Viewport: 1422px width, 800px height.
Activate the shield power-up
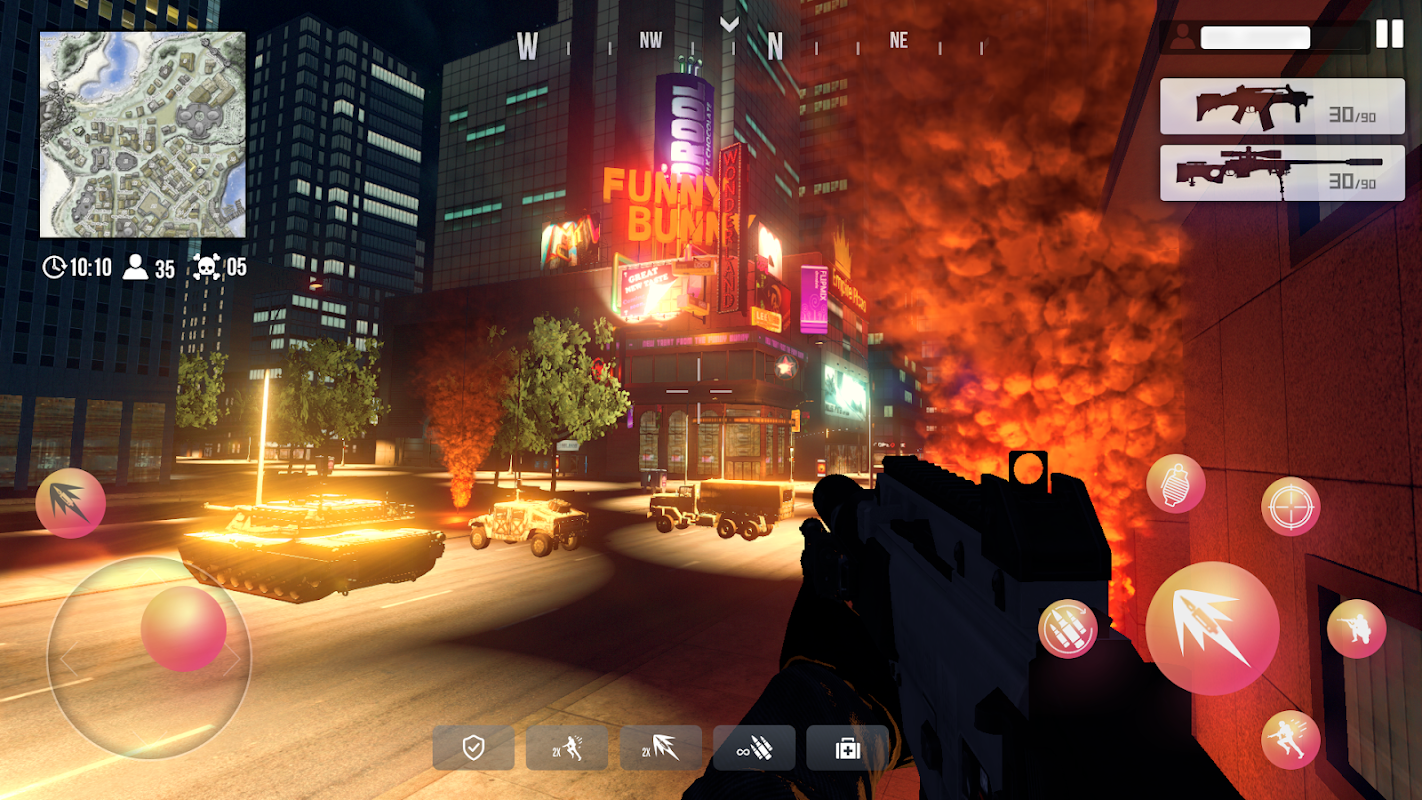(474, 748)
